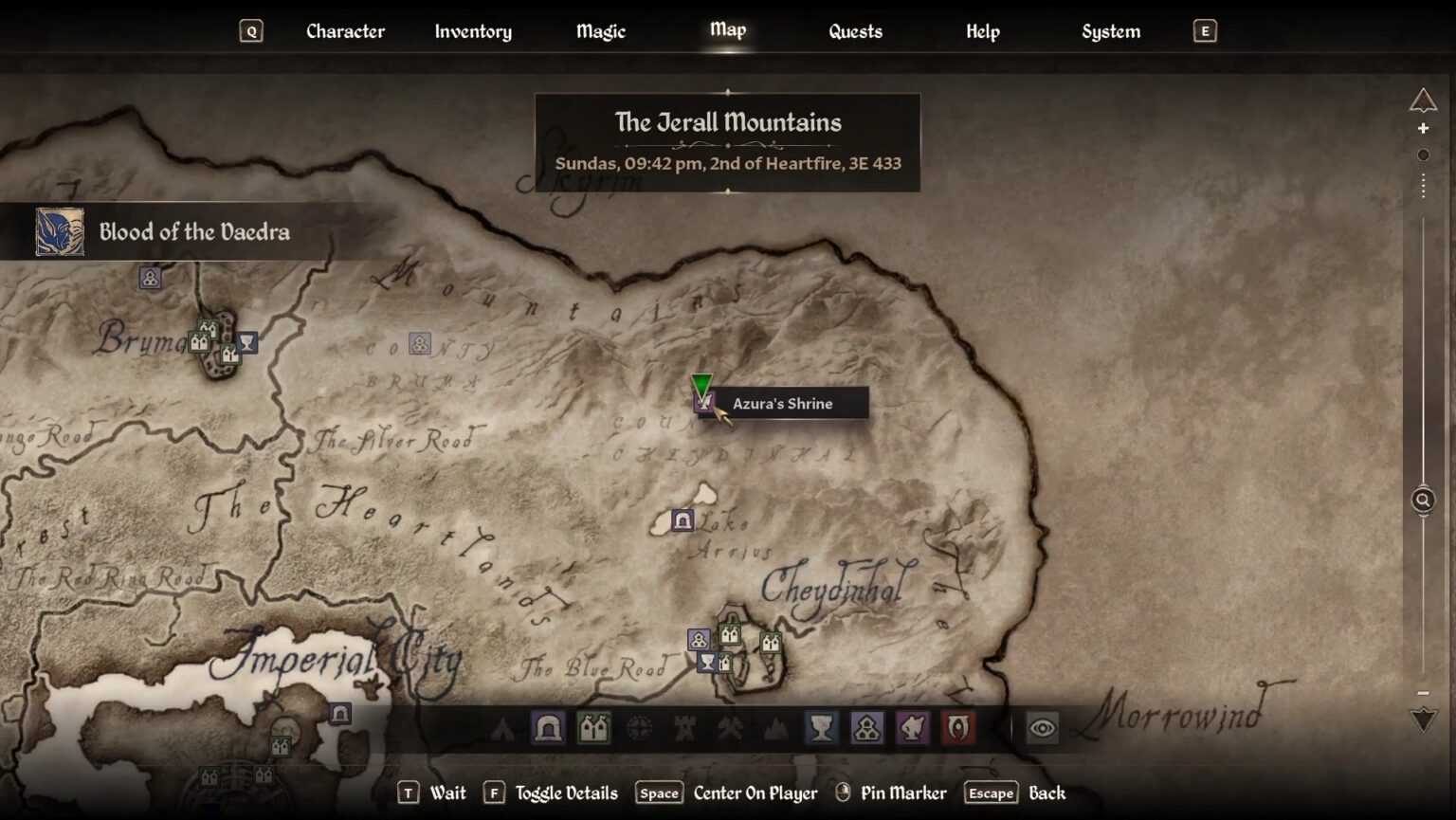
Task: Click Center On Player
Action: (x=755, y=793)
